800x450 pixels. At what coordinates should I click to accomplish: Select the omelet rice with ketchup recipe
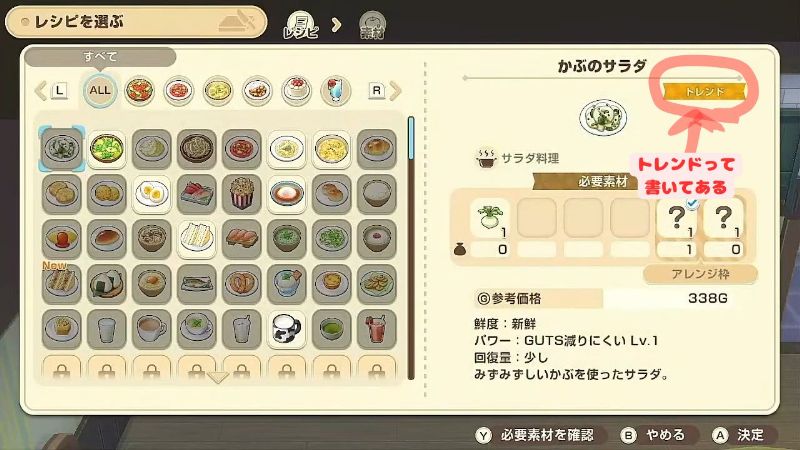(58, 239)
